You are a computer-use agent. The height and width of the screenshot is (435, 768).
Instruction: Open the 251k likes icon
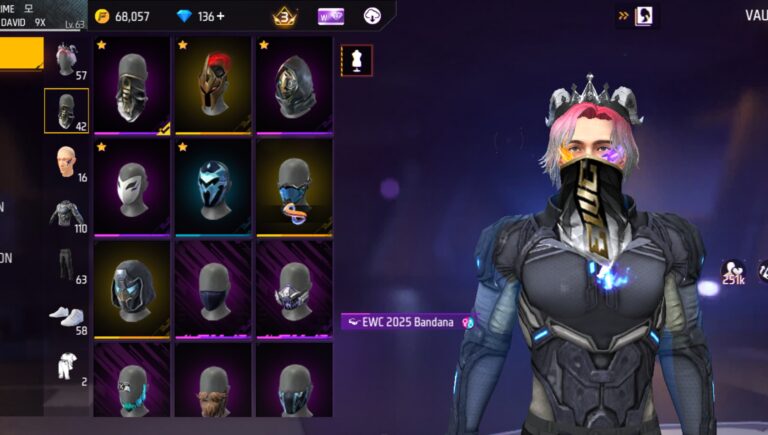[x=733, y=273]
